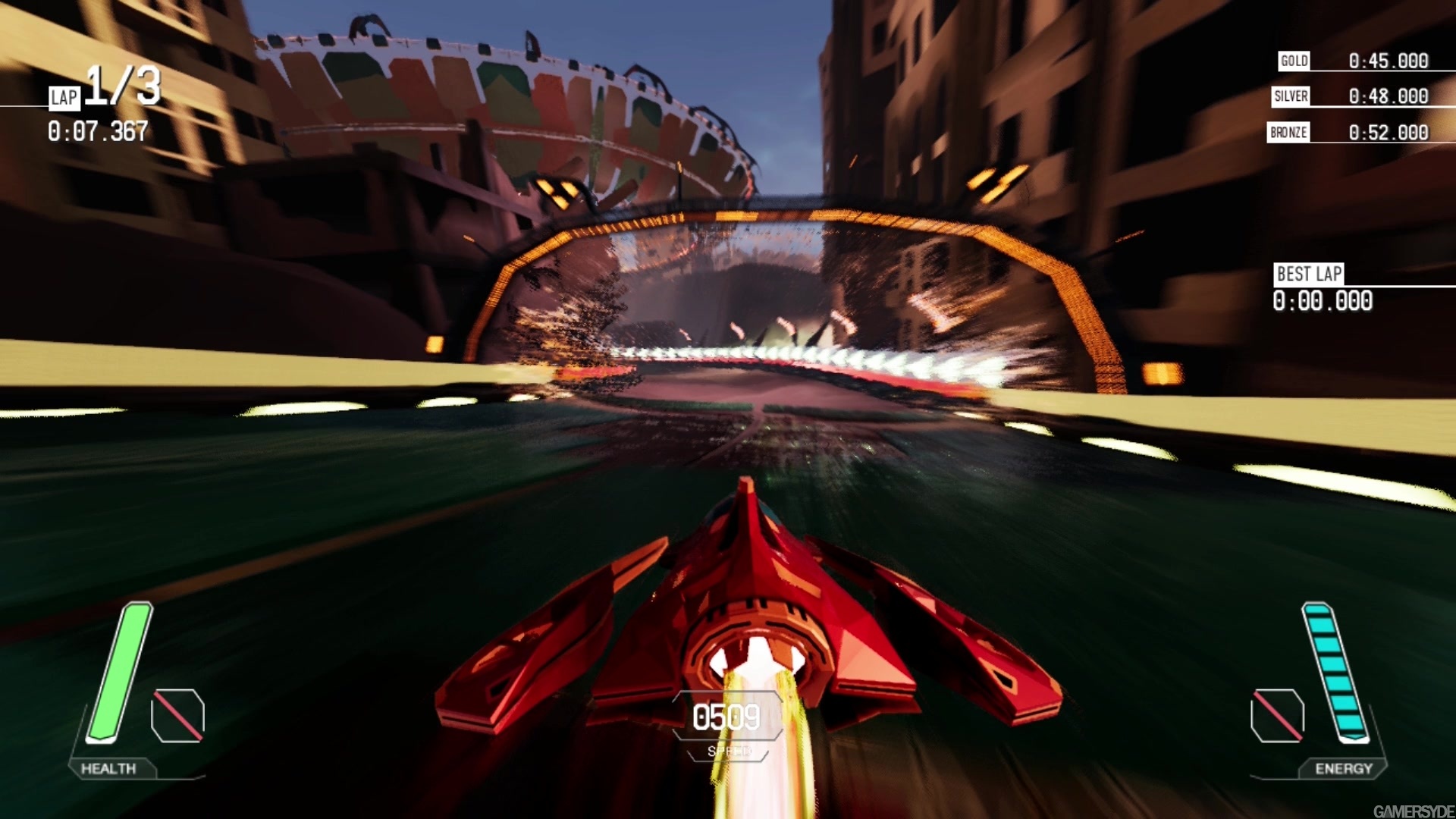Click the BRONZE medal label
Viewport: 1456px width, 819px height.
pos(1288,131)
